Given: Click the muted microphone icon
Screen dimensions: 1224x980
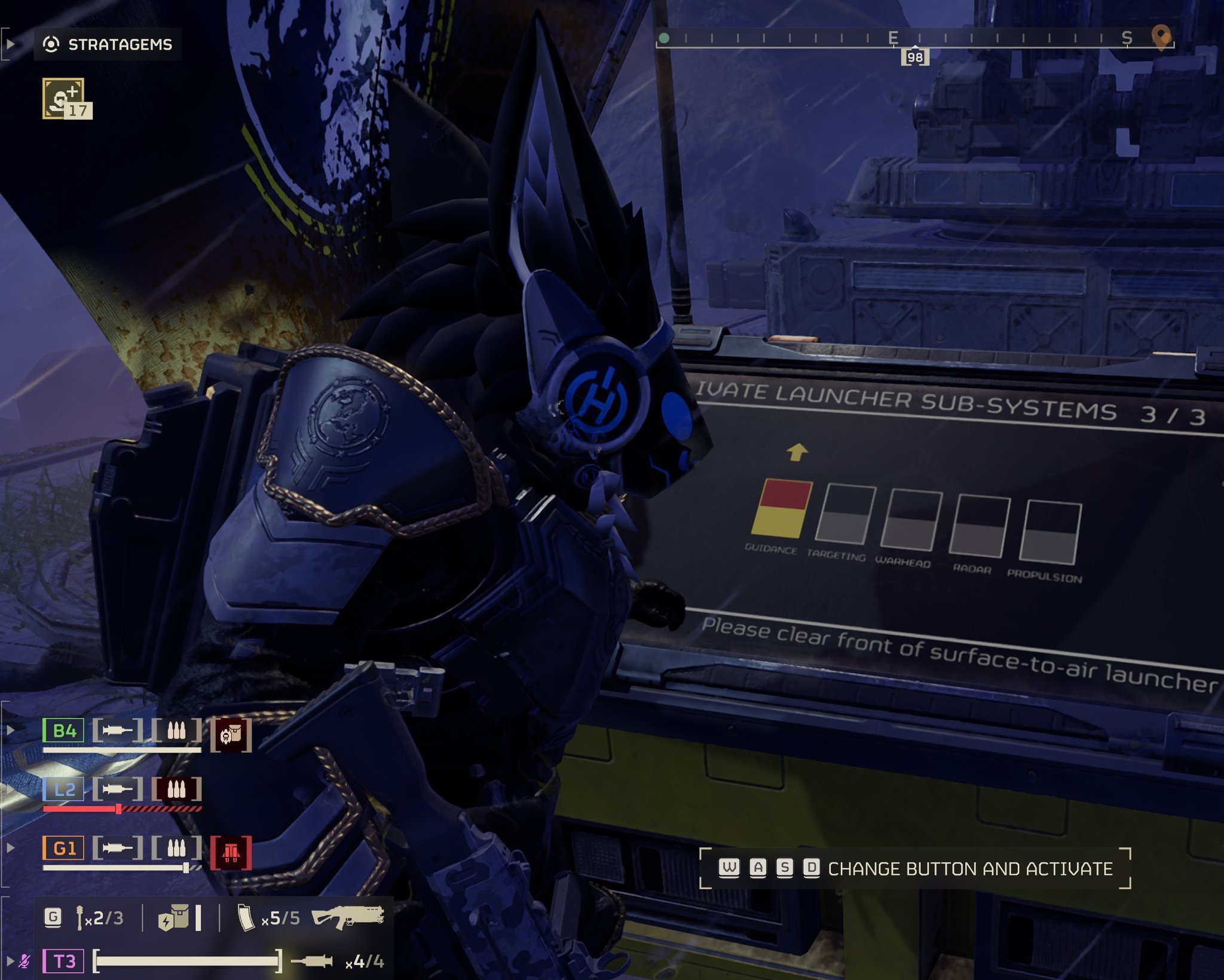Looking at the screenshot, I should click(x=25, y=961).
